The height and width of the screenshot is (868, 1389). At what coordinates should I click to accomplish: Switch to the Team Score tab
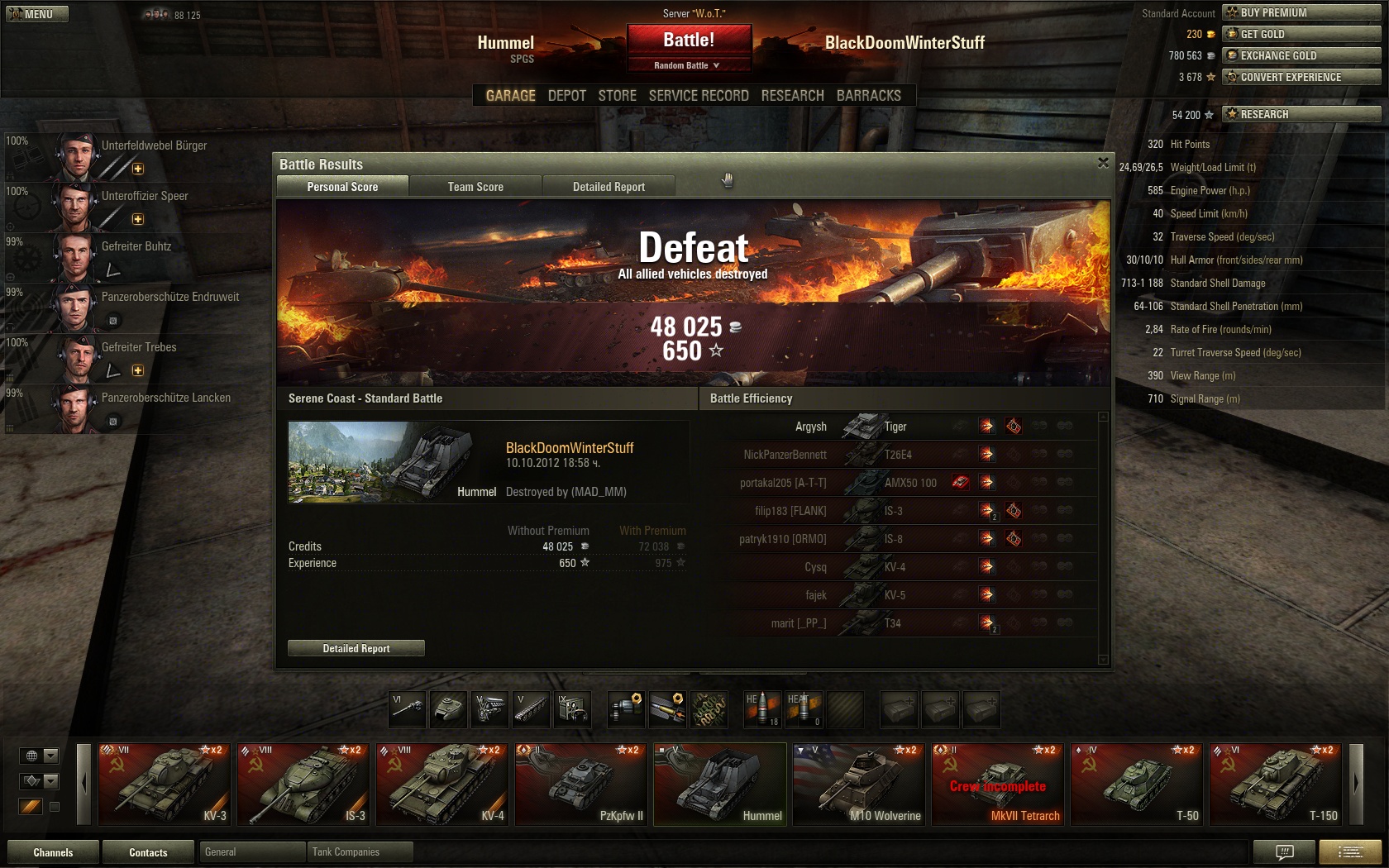[475, 187]
